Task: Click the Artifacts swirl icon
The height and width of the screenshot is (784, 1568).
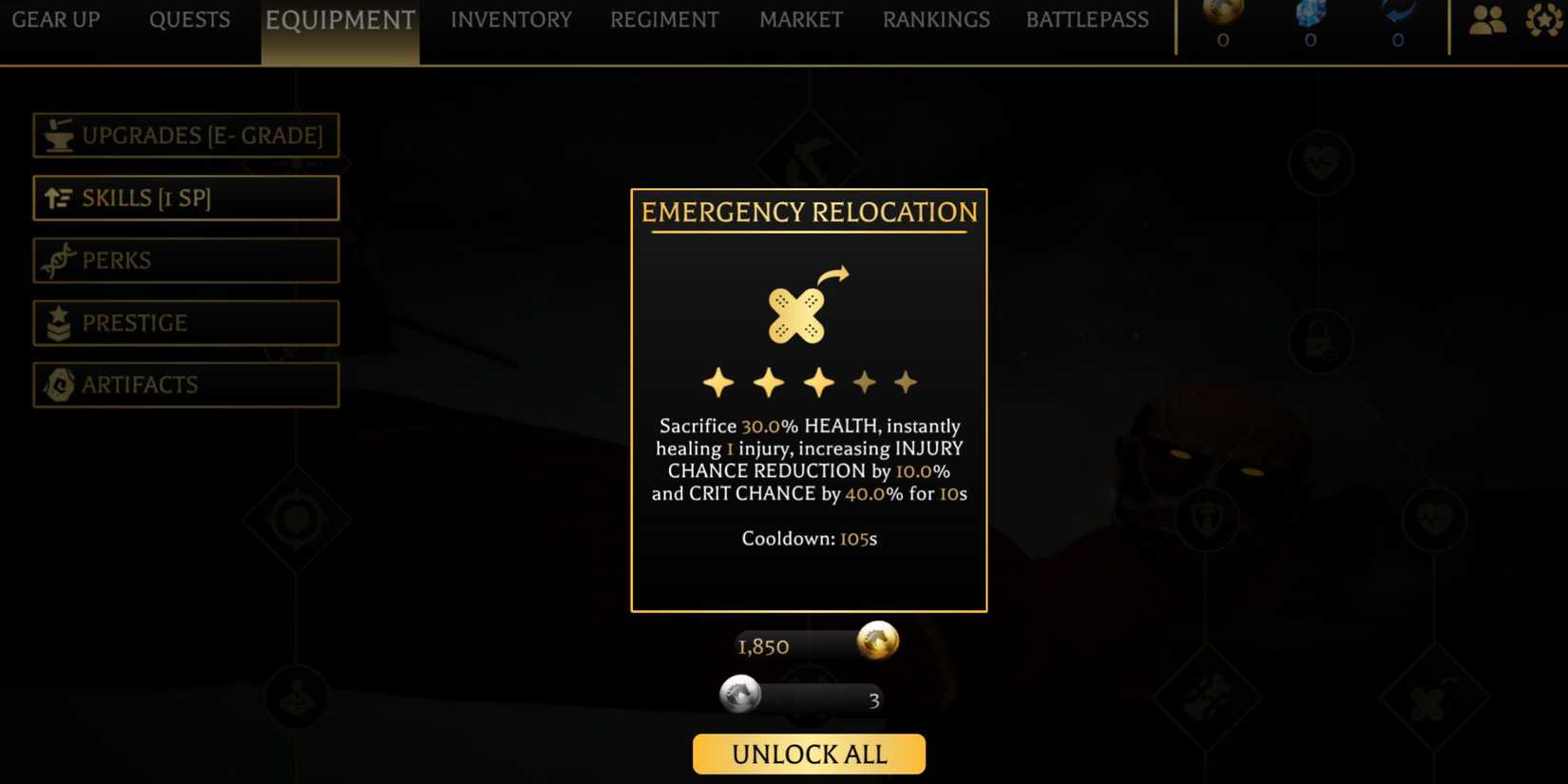Action: pos(59,384)
